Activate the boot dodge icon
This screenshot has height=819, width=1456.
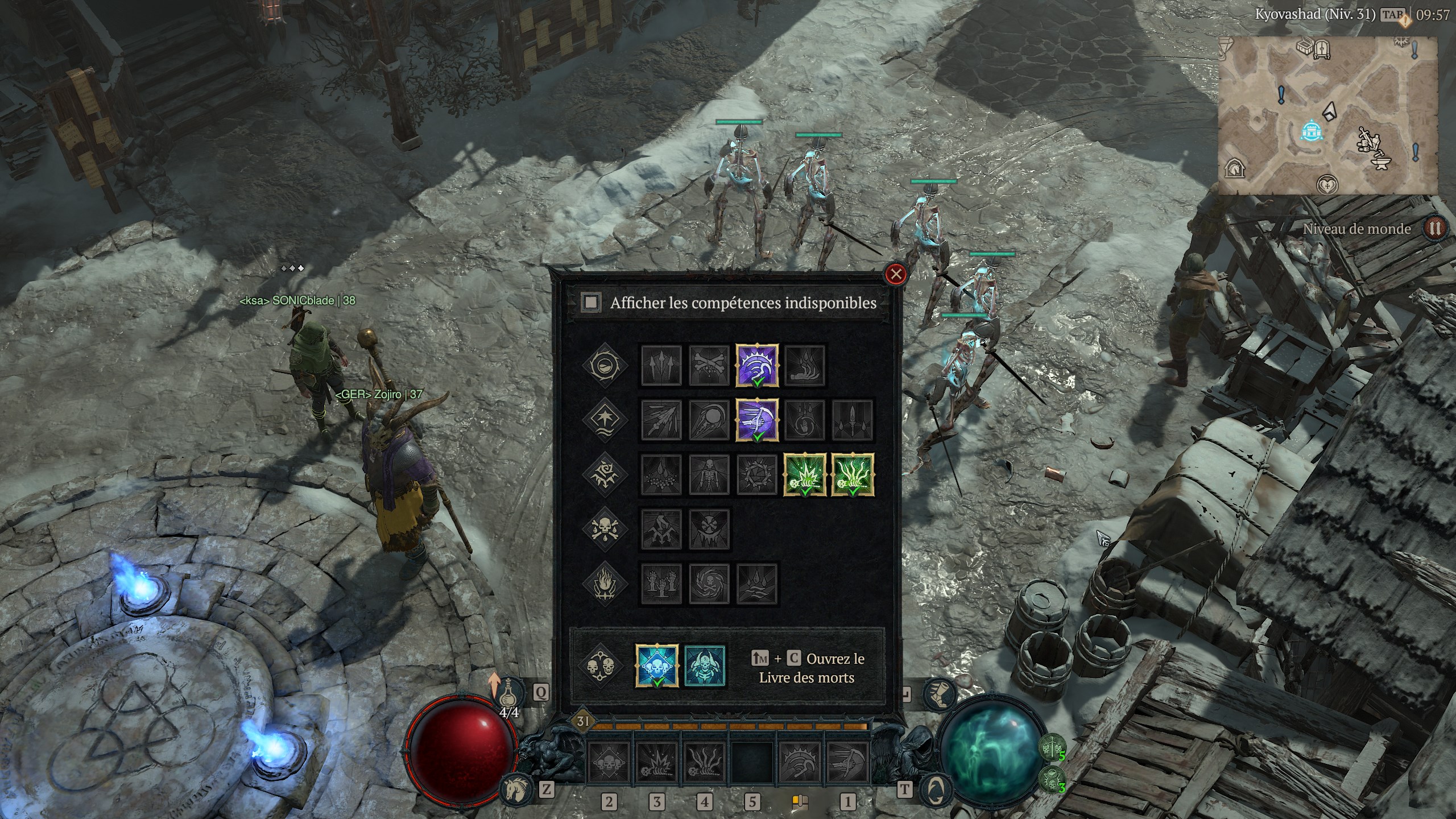pos(939,695)
